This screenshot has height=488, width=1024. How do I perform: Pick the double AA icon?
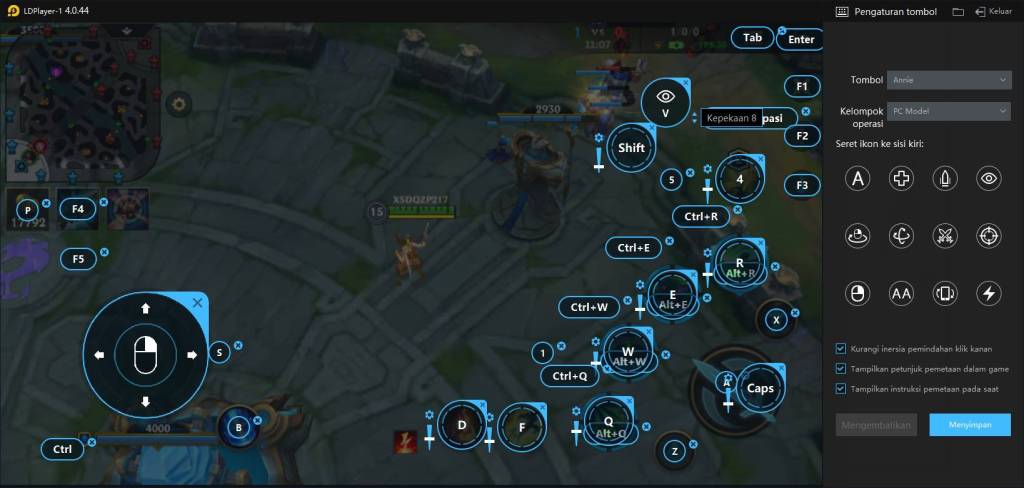[x=901, y=293]
